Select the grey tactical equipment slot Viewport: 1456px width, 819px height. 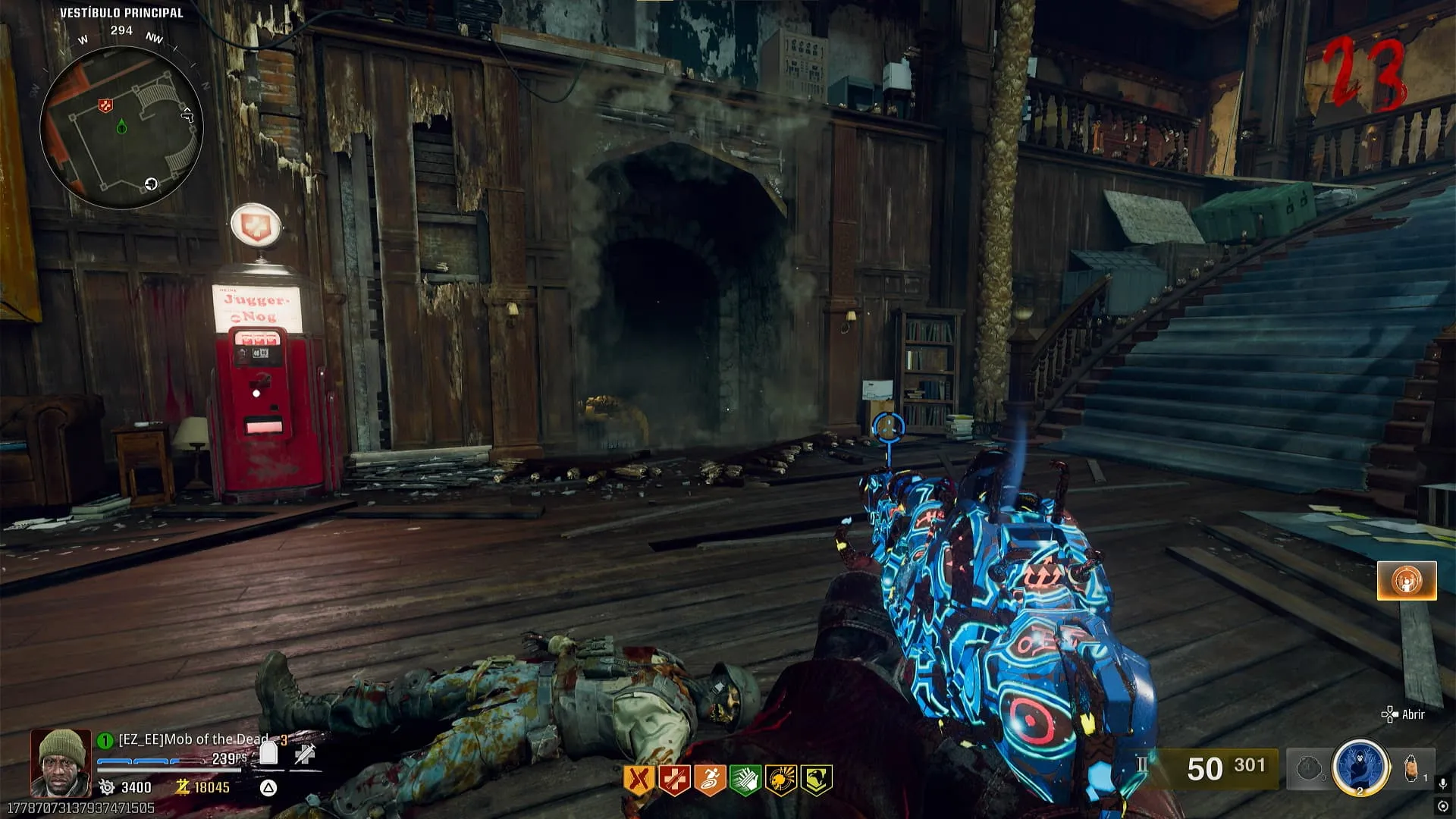[x=1308, y=769]
